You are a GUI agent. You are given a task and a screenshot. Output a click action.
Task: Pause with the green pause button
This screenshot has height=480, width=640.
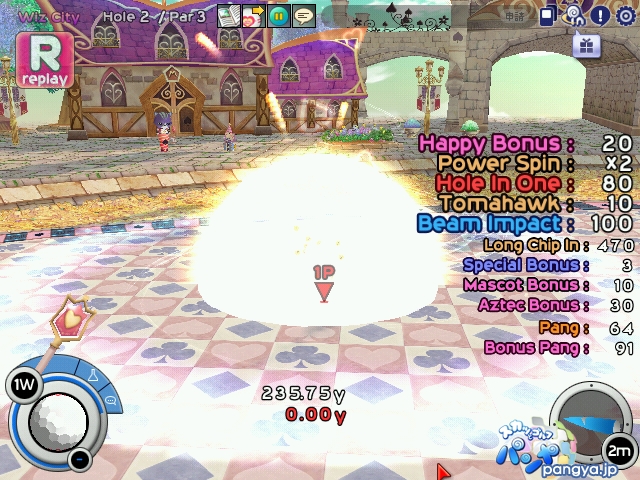[x=278, y=15]
